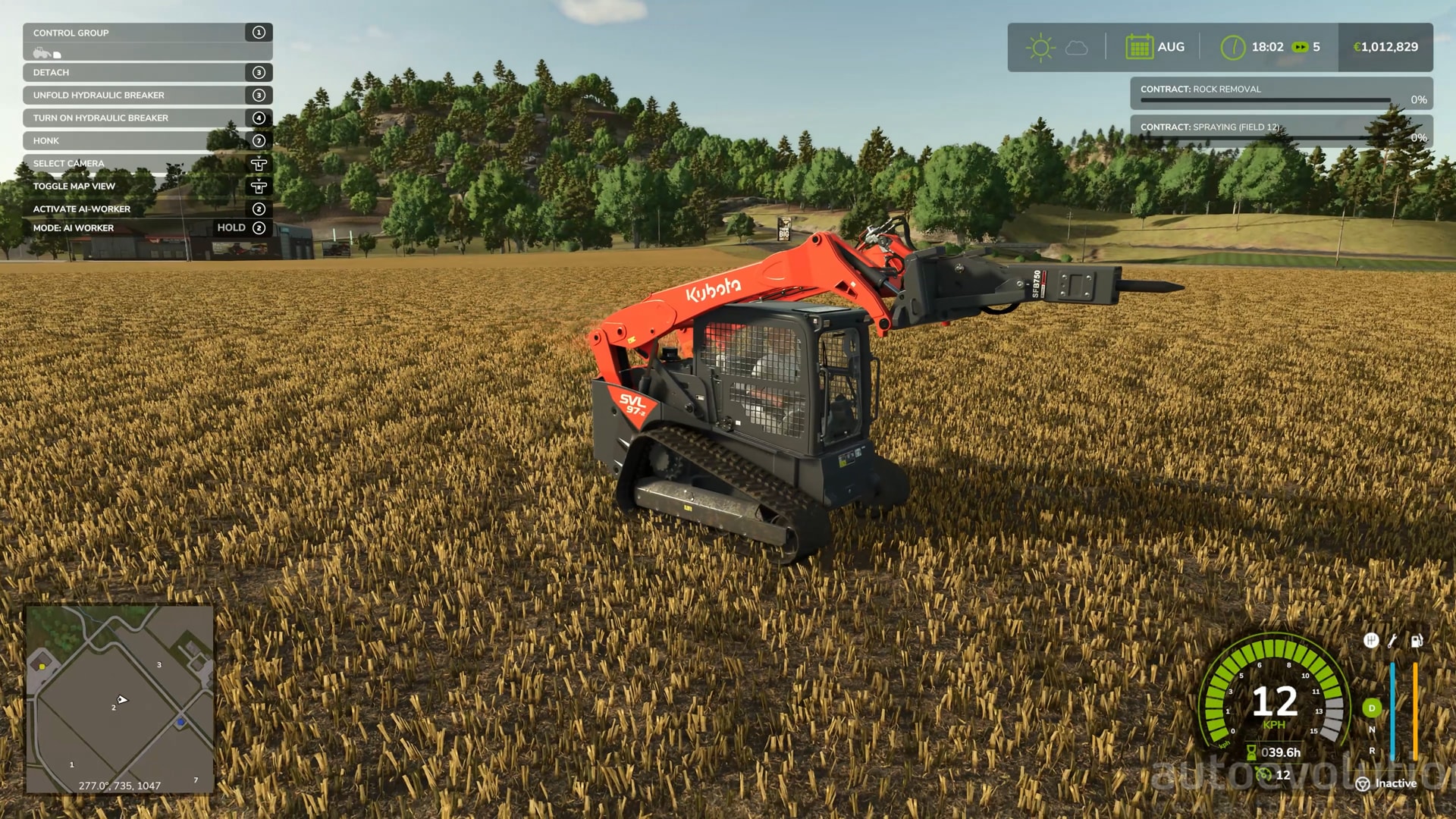This screenshot has height=819, width=1456.
Task: Open the minimap
Action: pos(120,698)
